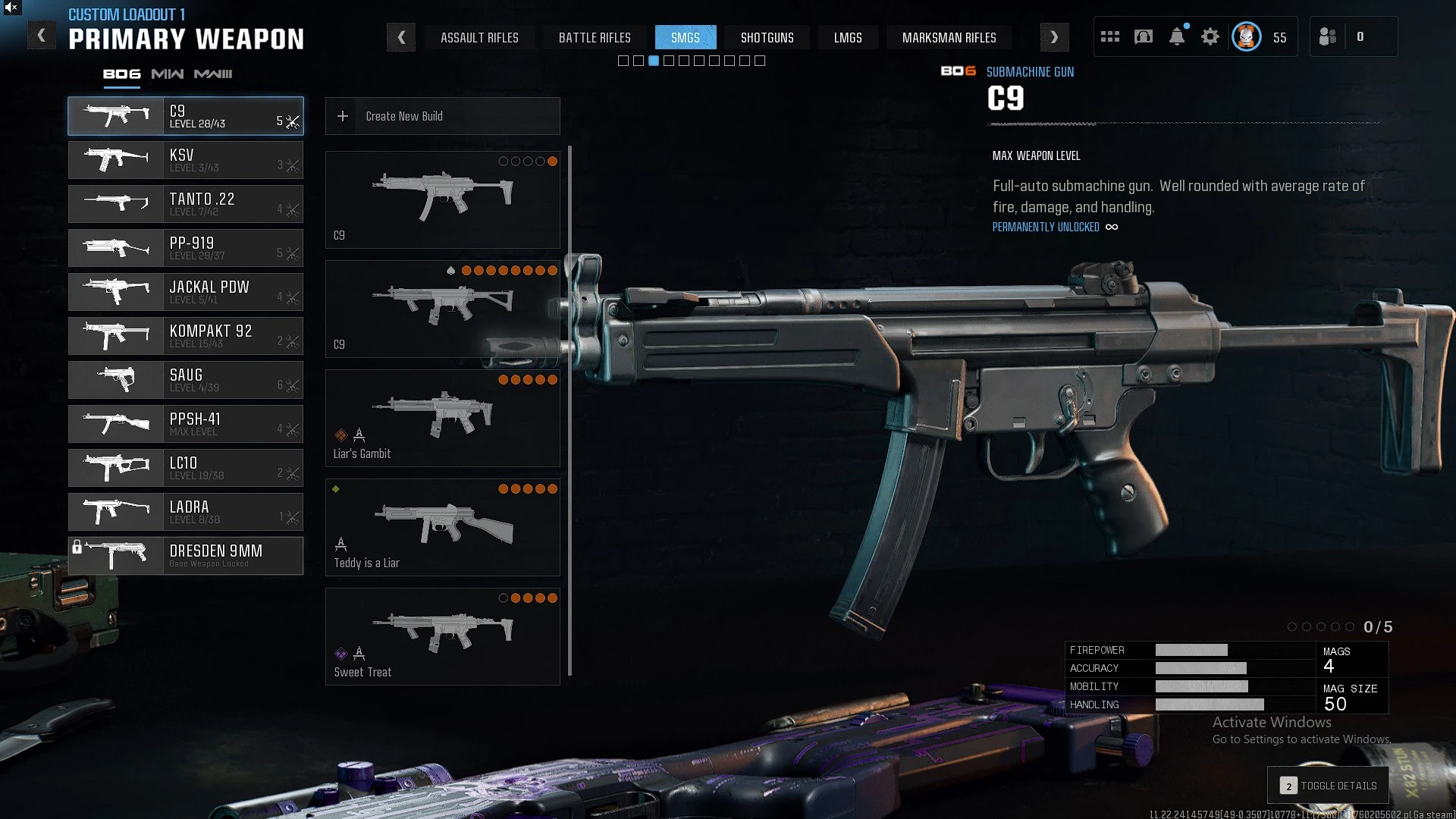Image resolution: width=1456 pixels, height=819 pixels.
Task: Select the PPSh-41 weapon row
Action: click(186, 424)
